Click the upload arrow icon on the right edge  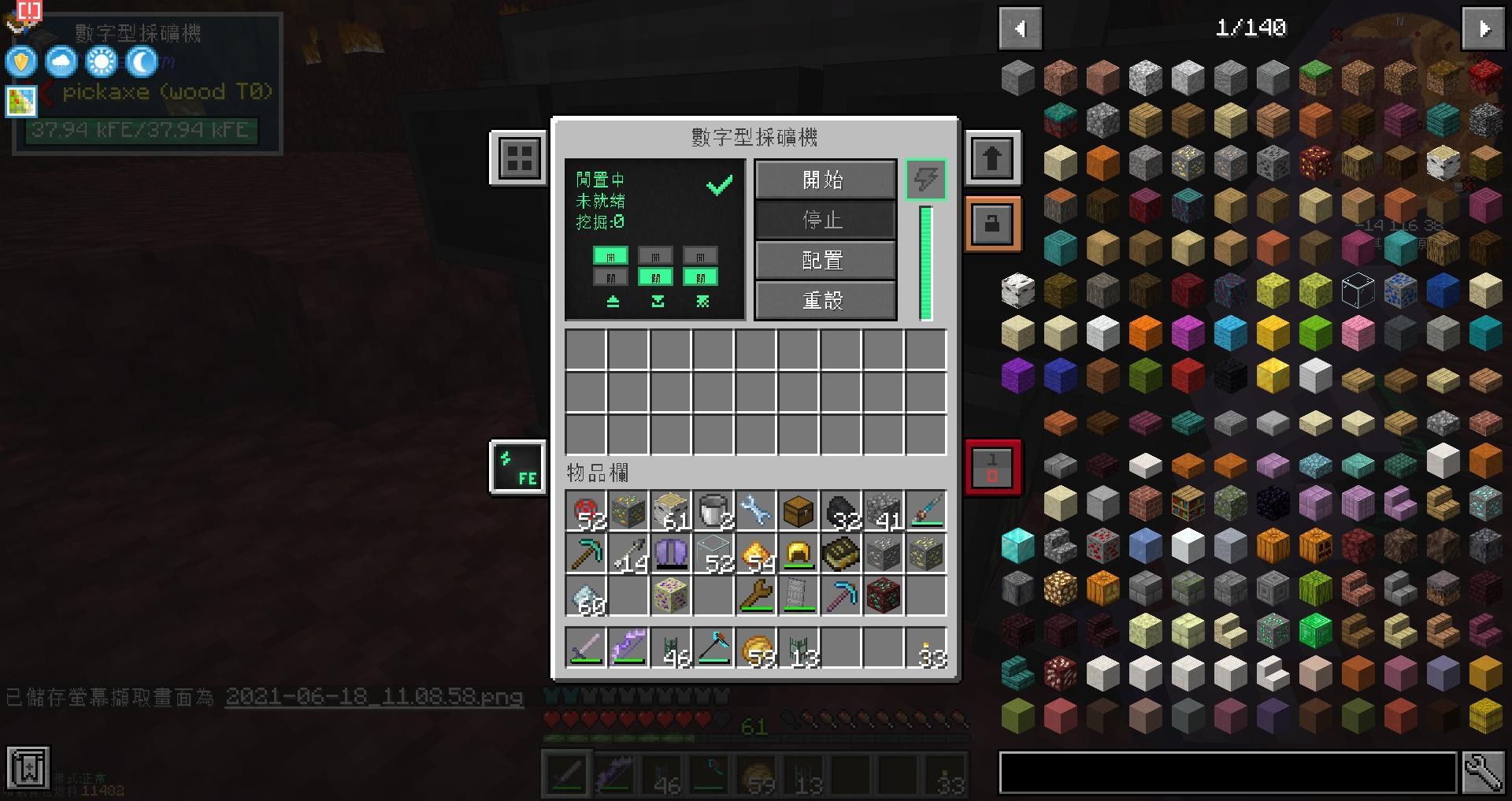click(x=992, y=157)
